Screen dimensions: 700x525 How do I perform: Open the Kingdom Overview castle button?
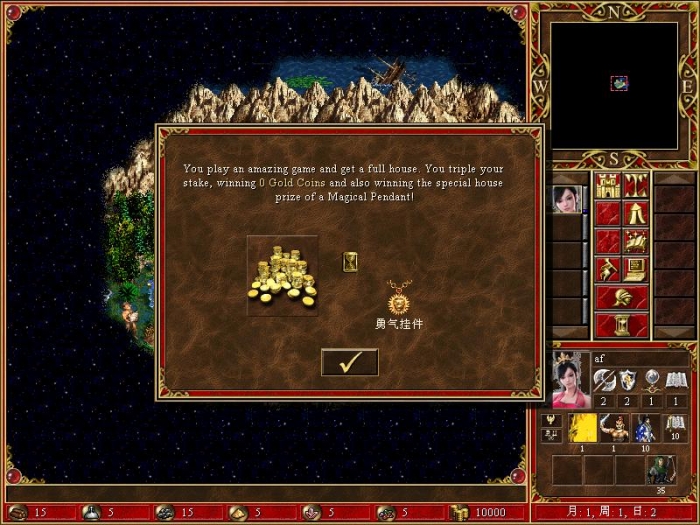[607, 185]
